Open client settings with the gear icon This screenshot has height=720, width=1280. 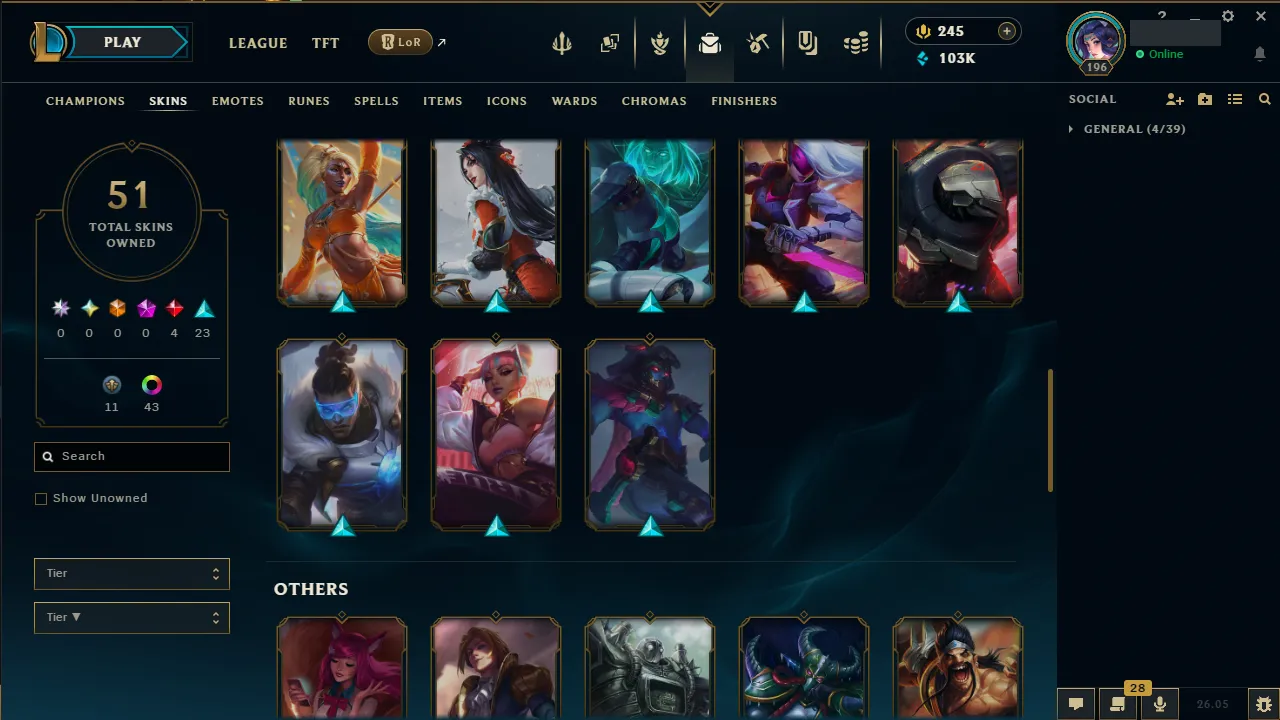pyautogui.click(x=1227, y=16)
